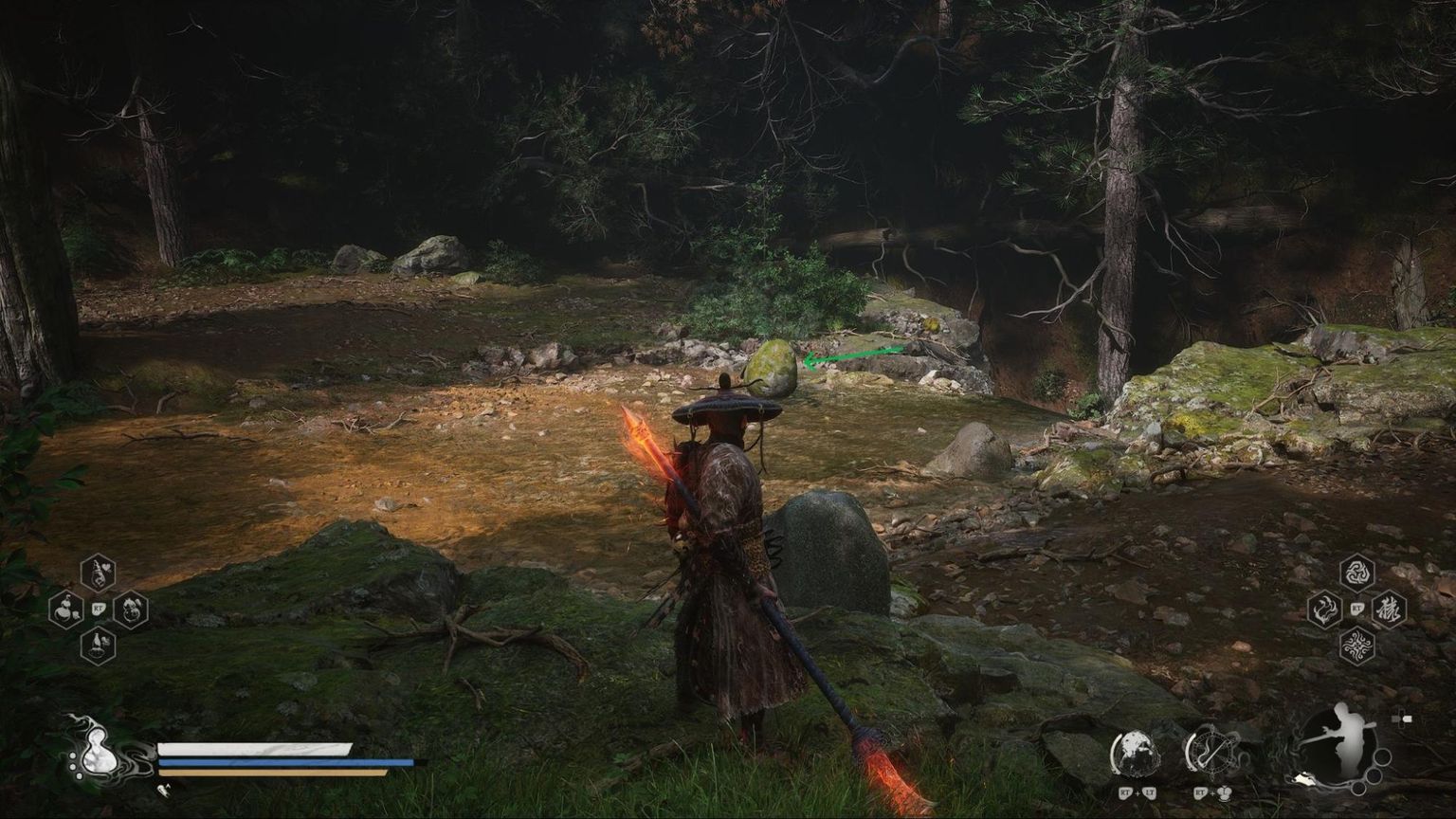Open the circular weapon art icon
The height and width of the screenshot is (819, 1456).
click(1137, 754)
